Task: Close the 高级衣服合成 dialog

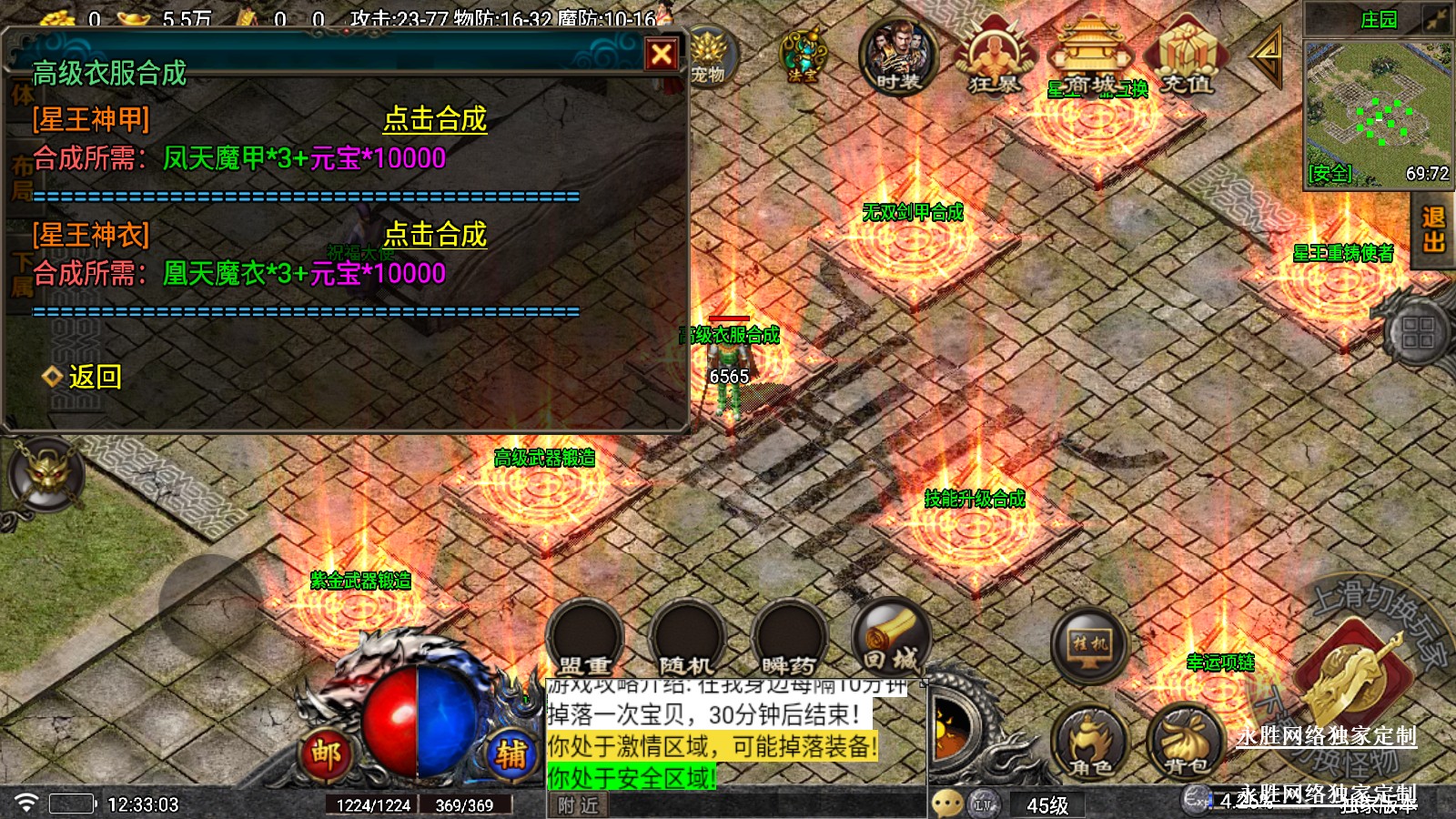Action: point(662,55)
